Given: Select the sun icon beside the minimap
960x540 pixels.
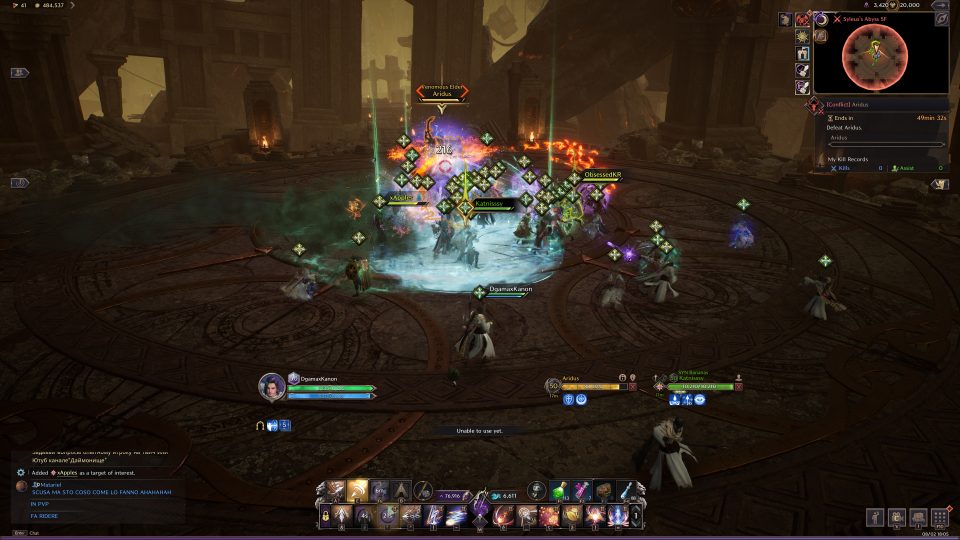Looking at the screenshot, I should coord(802,36).
